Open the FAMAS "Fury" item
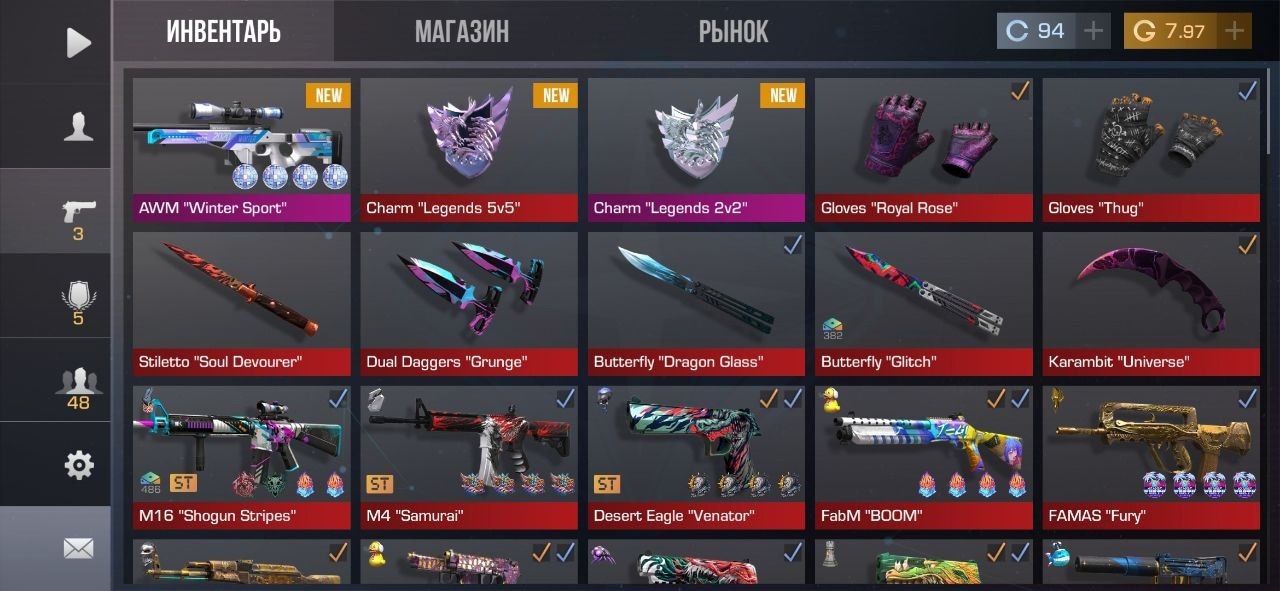The image size is (1280, 591). (x=1150, y=456)
